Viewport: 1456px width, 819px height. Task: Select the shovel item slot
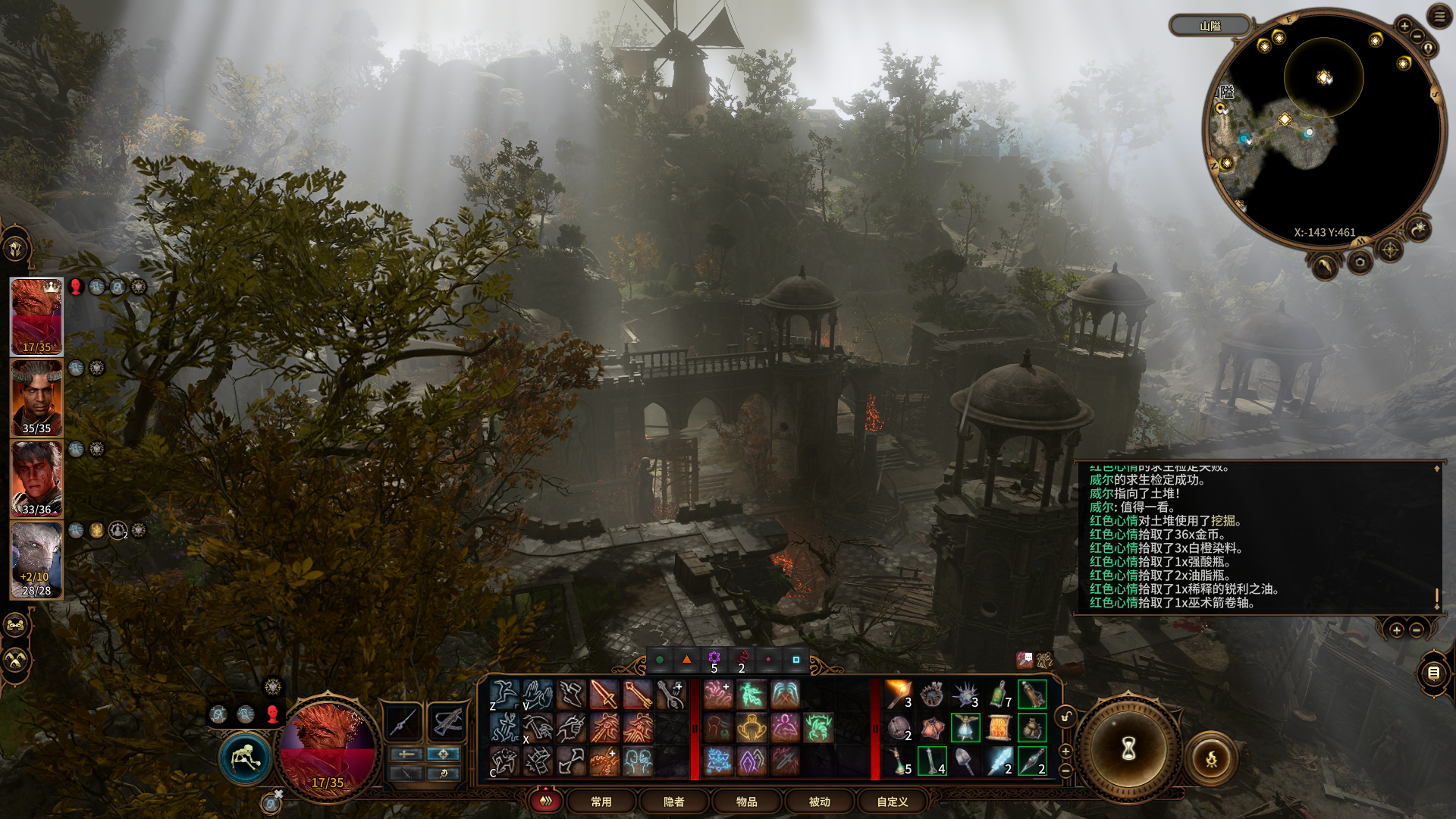[x=965, y=761]
